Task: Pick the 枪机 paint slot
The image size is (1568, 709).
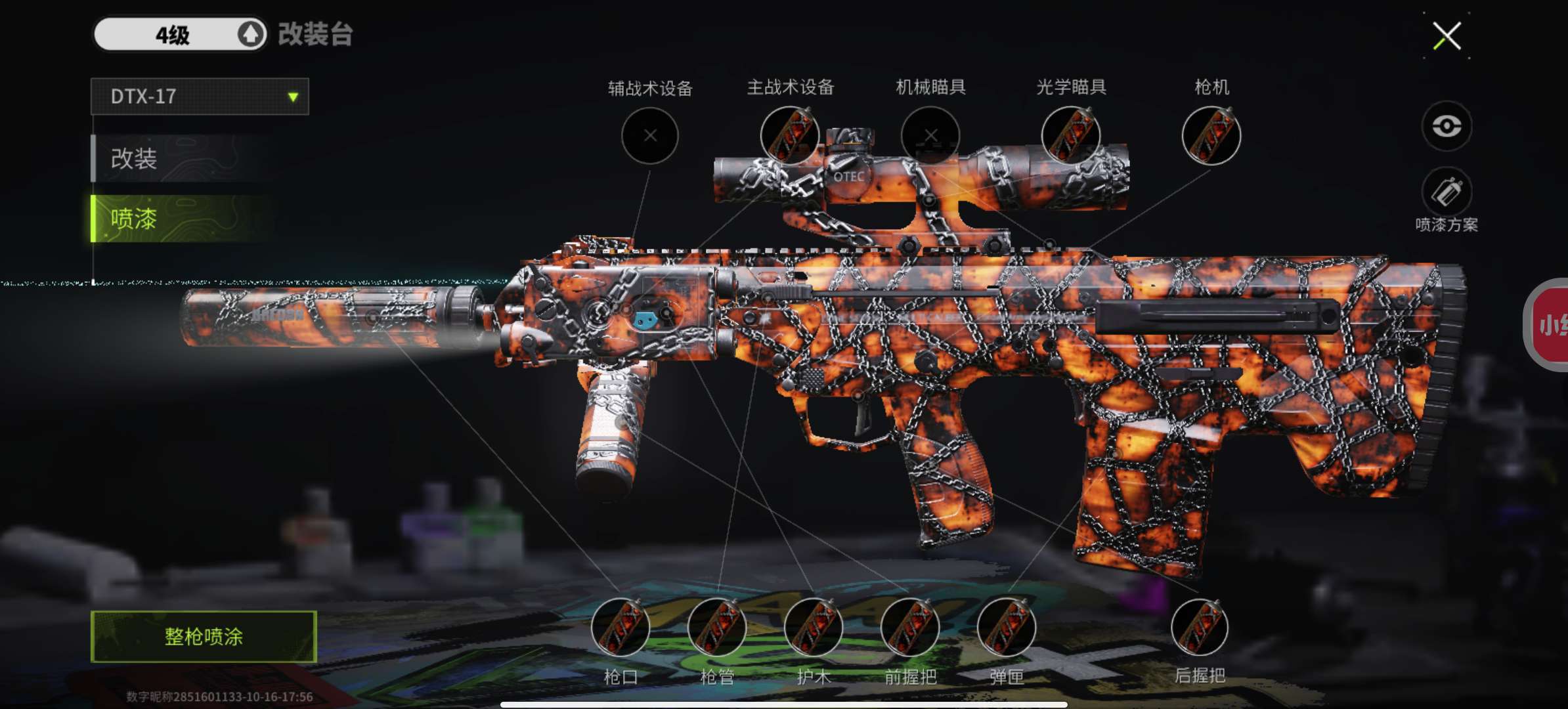Action: pos(1211,136)
